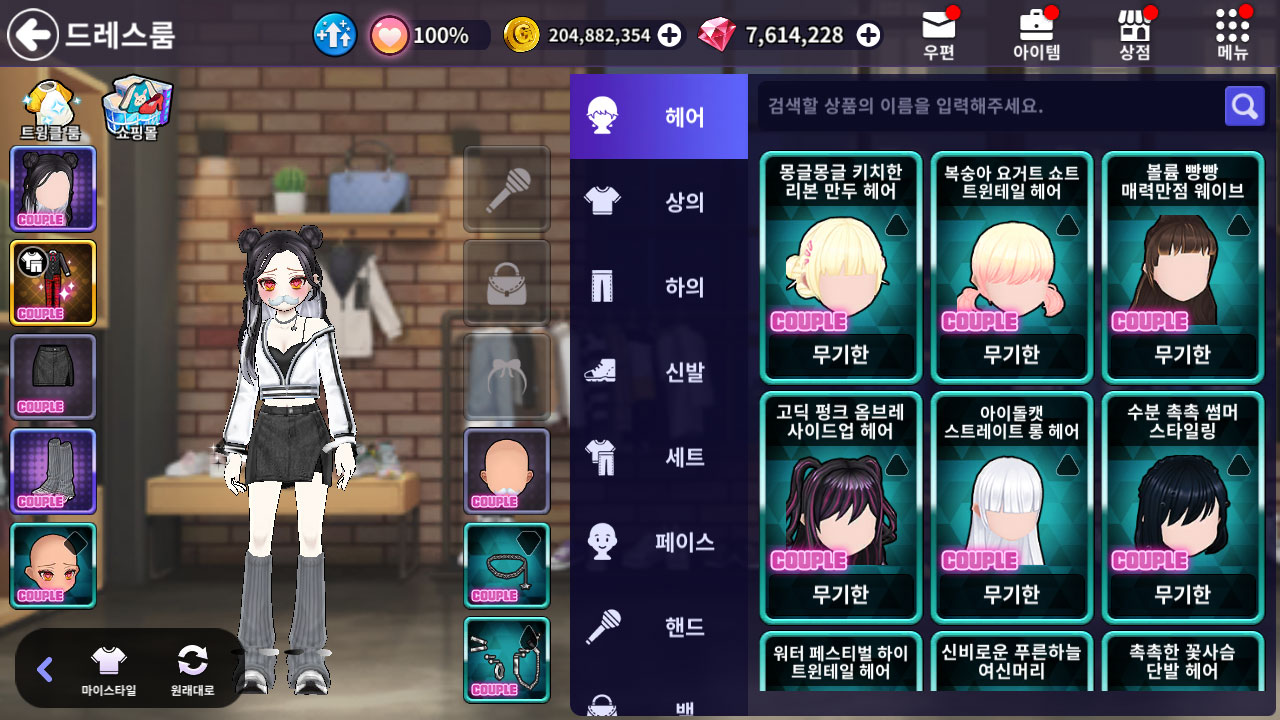Viewport: 1280px width, 720px height.
Task: Click the item name search field
Action: point(985,106)
